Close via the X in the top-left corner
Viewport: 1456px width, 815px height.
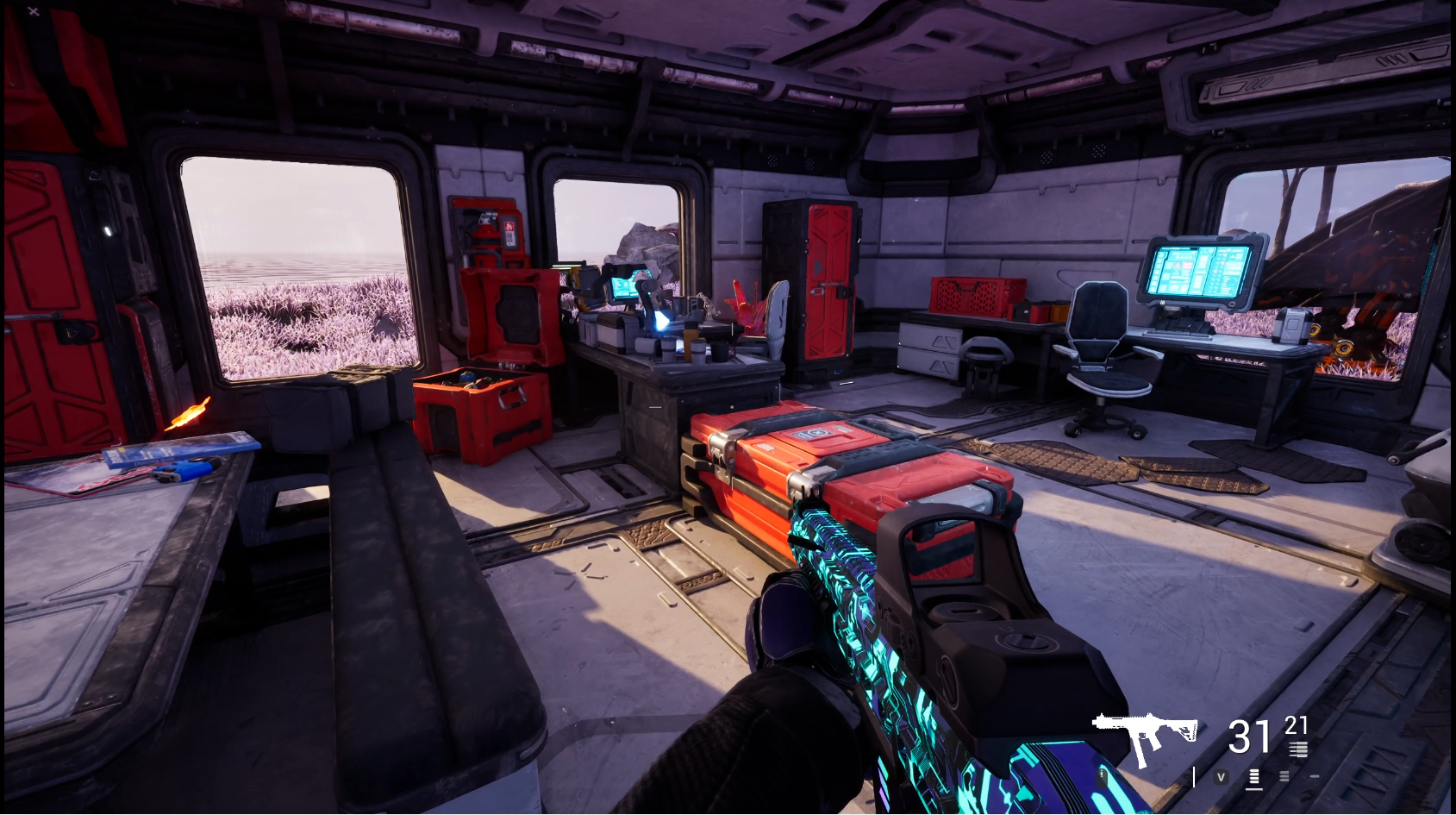[x=33, y=12]
